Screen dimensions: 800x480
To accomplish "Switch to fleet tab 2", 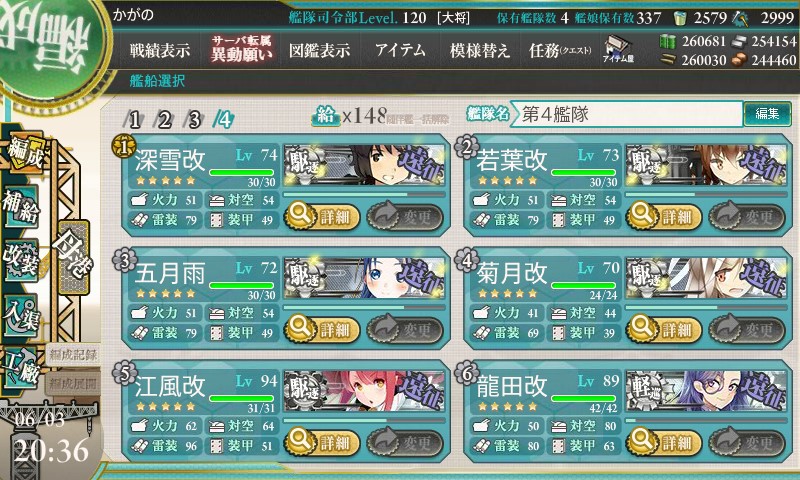I will coord(165,119).
